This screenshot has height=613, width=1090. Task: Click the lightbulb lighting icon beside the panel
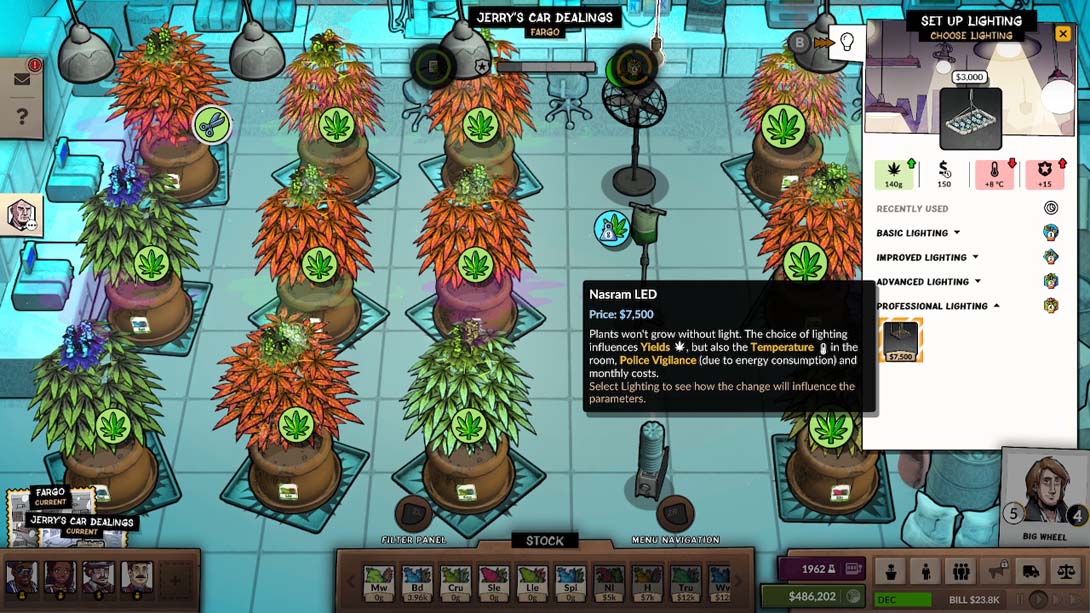(x=847, y=42)
